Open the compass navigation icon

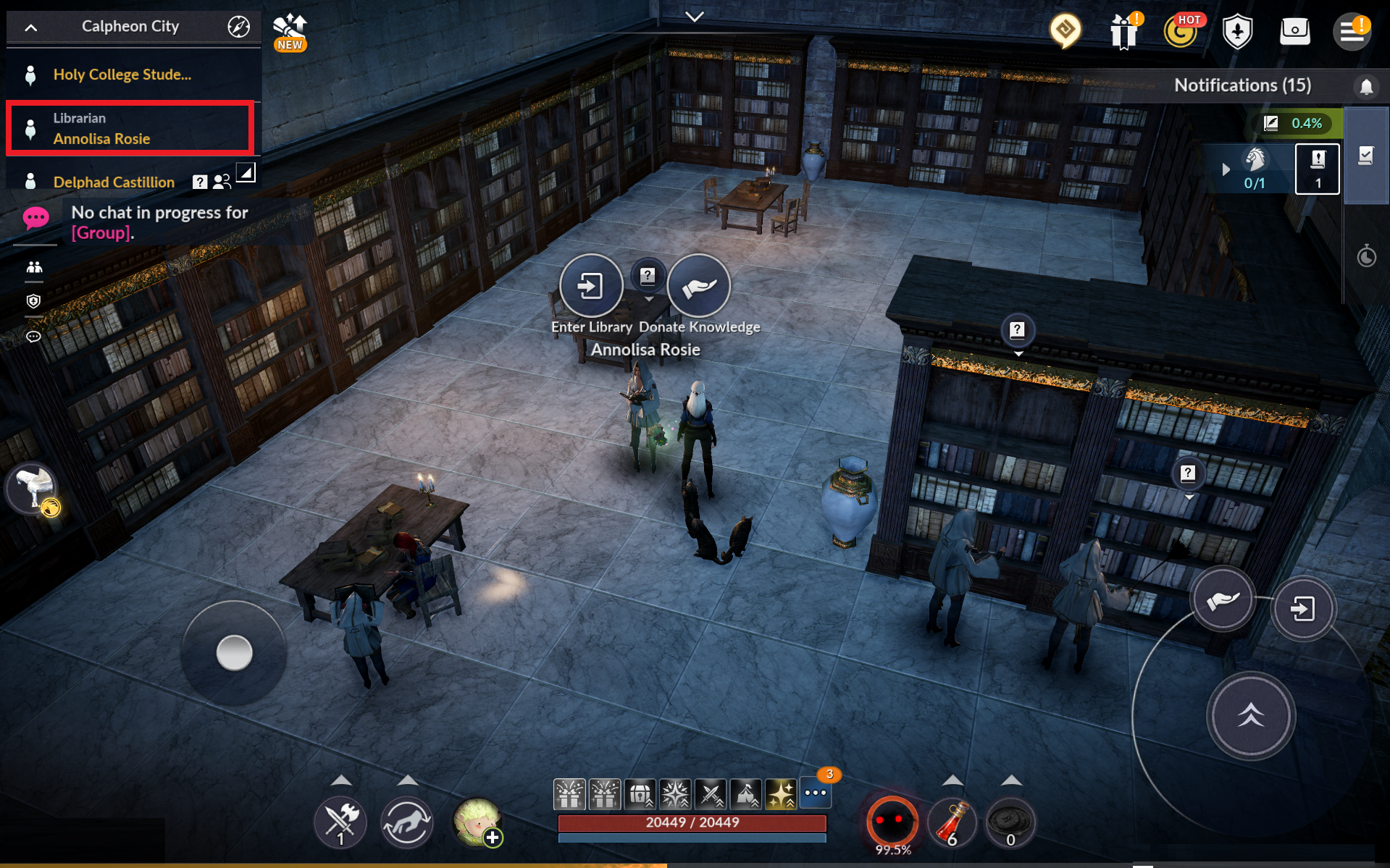pyautogui.click(x=238, y=27)
